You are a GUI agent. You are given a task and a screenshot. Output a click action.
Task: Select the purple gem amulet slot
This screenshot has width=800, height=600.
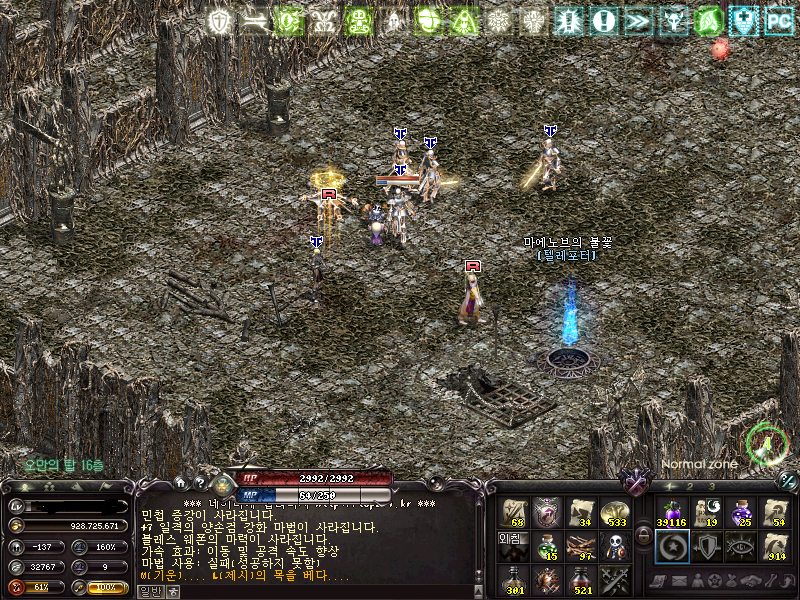(547, 511)
